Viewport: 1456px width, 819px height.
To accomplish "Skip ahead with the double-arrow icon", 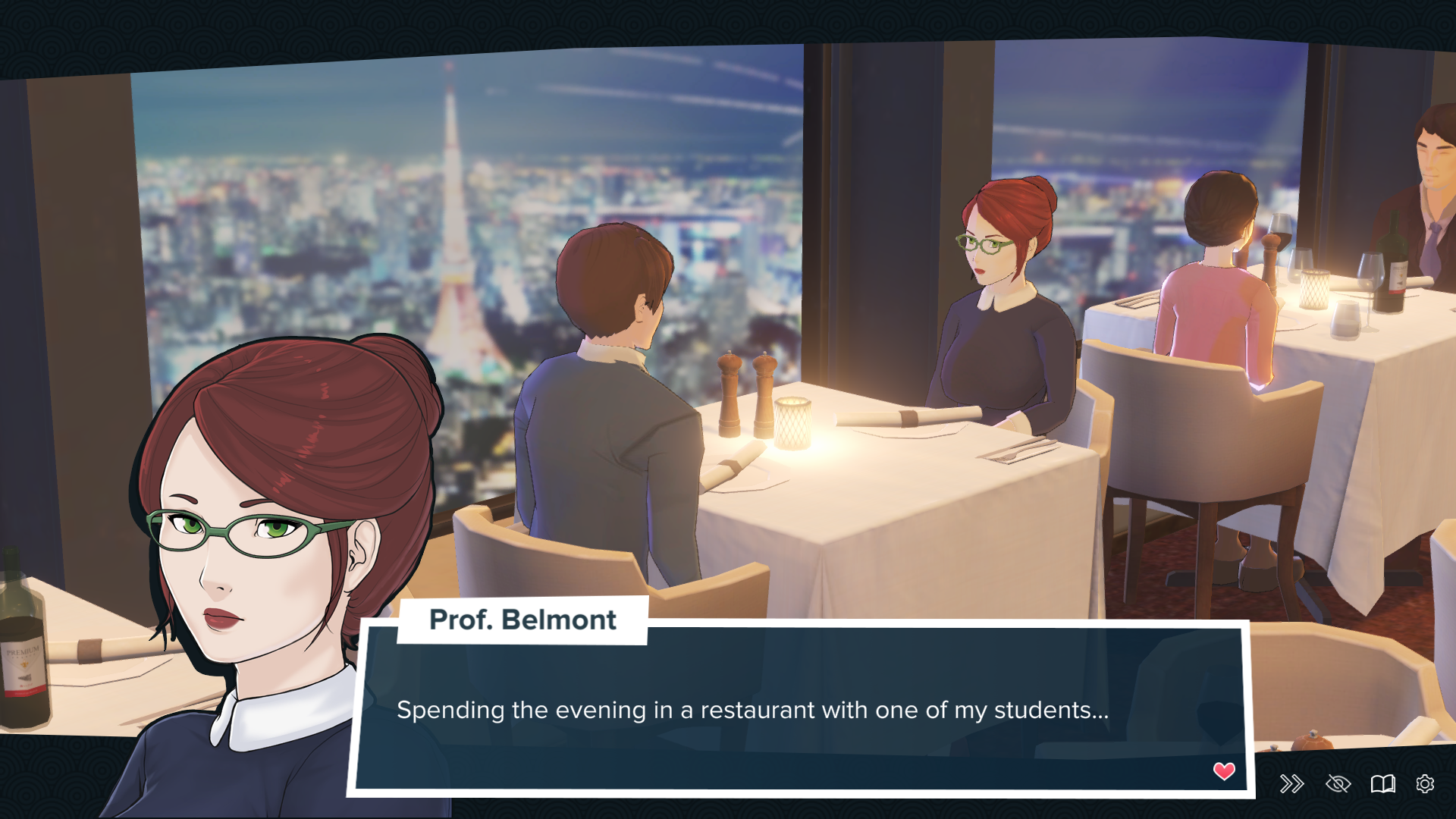I will tap(1291, 783).
